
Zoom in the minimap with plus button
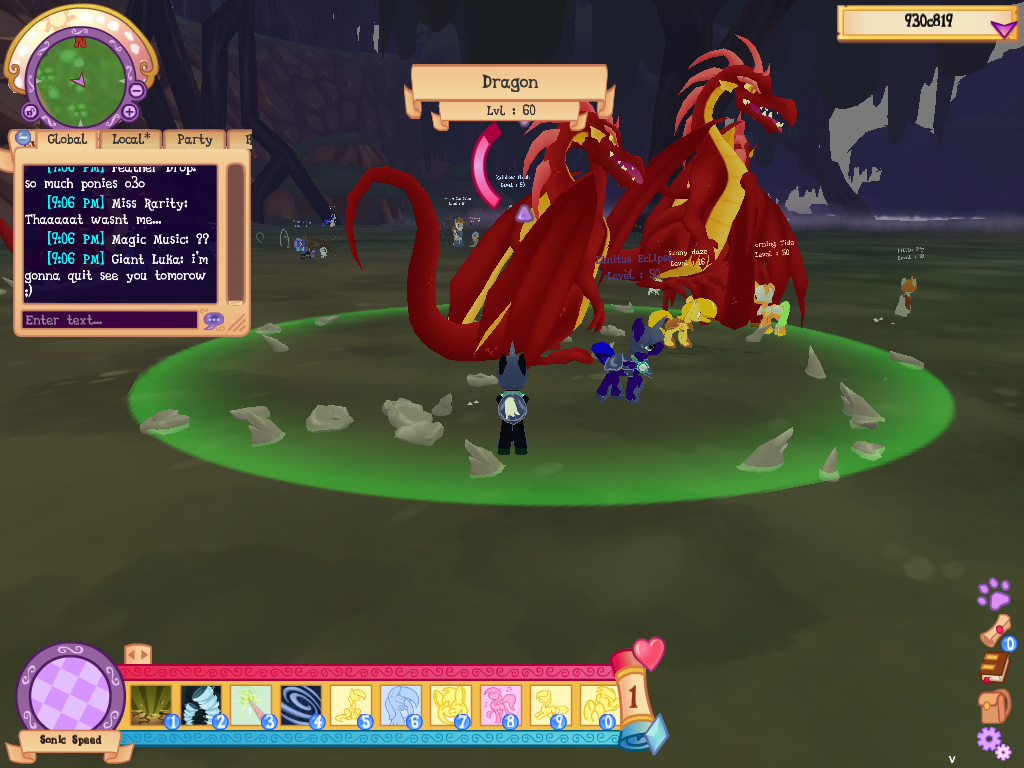coord(129,112)
